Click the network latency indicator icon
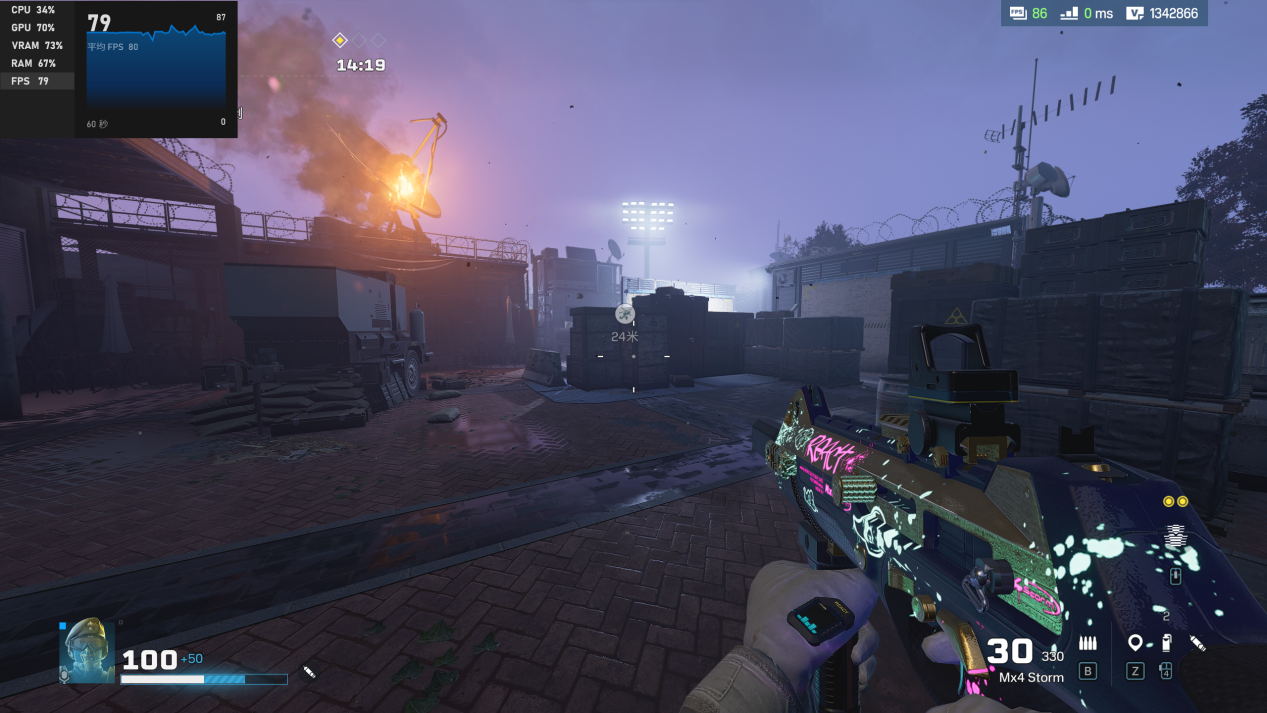Image resolution: width=1267 pixels, height=713 pixels. (1069, 13)
